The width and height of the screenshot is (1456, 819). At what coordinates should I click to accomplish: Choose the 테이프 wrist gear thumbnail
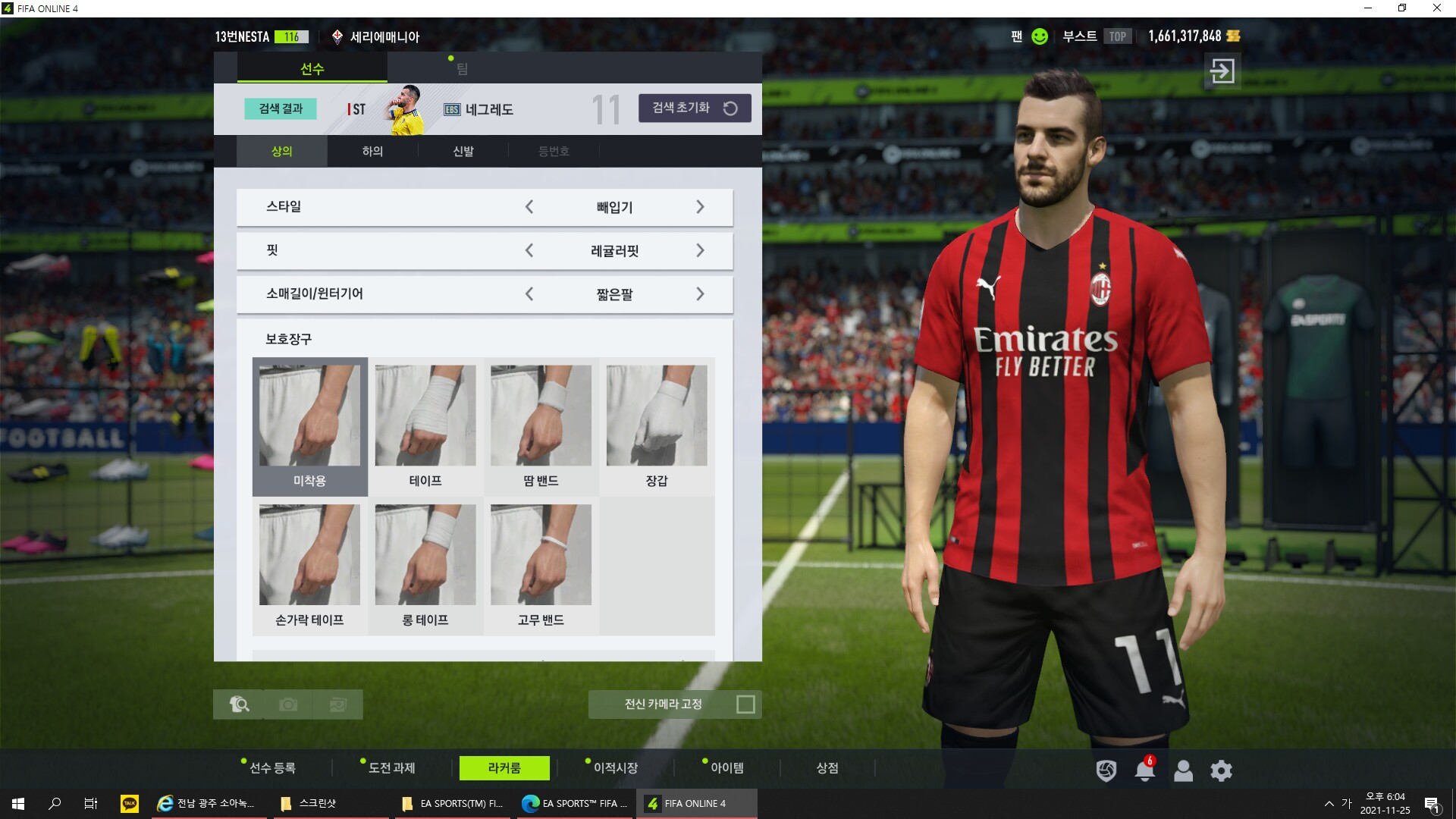tap(425, 426)
